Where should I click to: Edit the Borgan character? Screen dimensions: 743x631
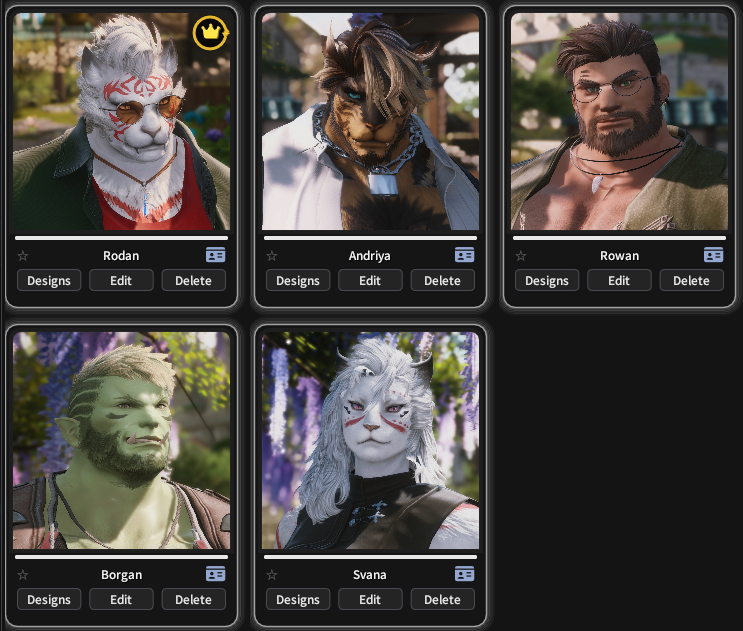point(121,600)
